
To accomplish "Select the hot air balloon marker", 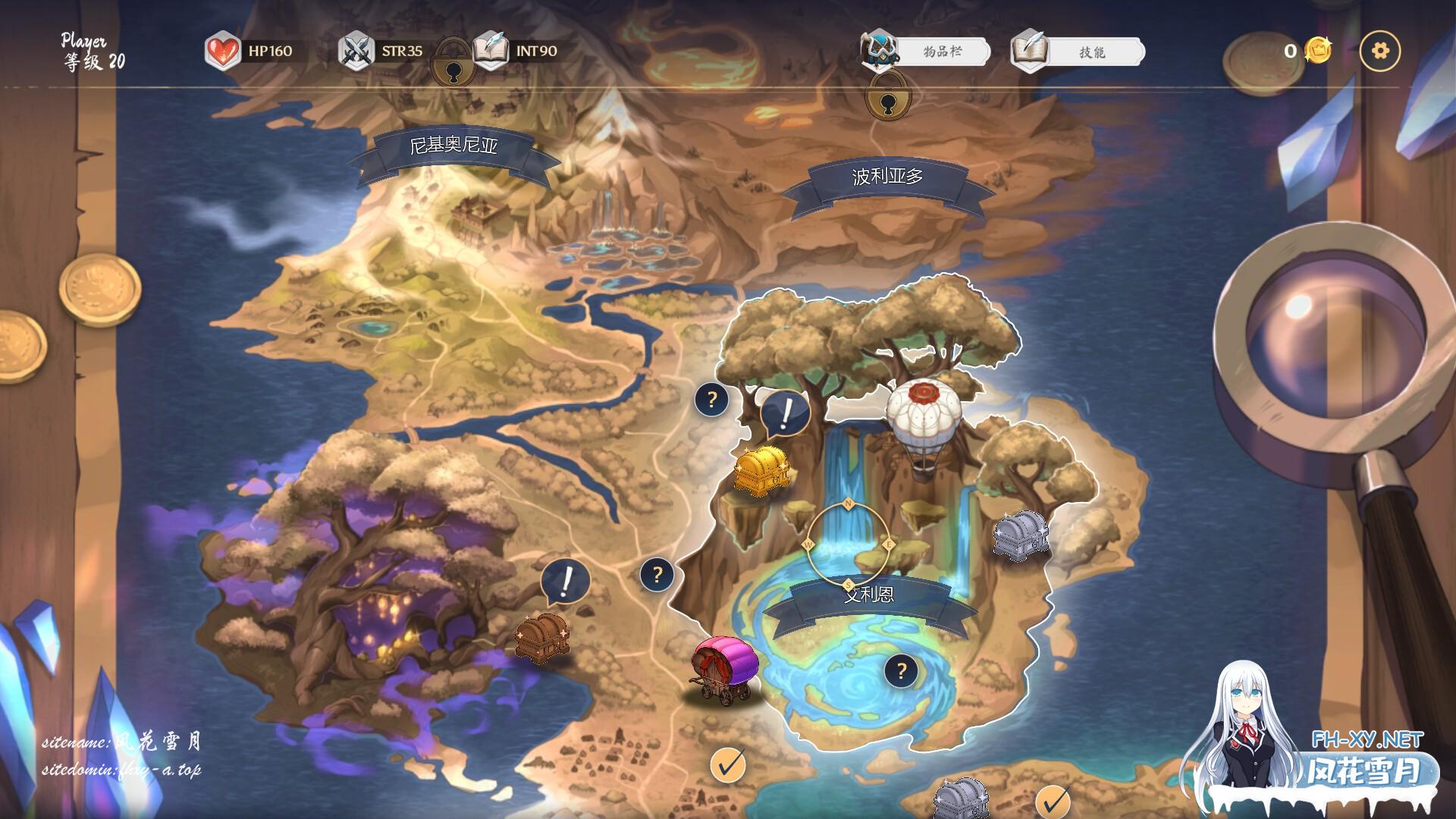I will click(x=924, y=425).
